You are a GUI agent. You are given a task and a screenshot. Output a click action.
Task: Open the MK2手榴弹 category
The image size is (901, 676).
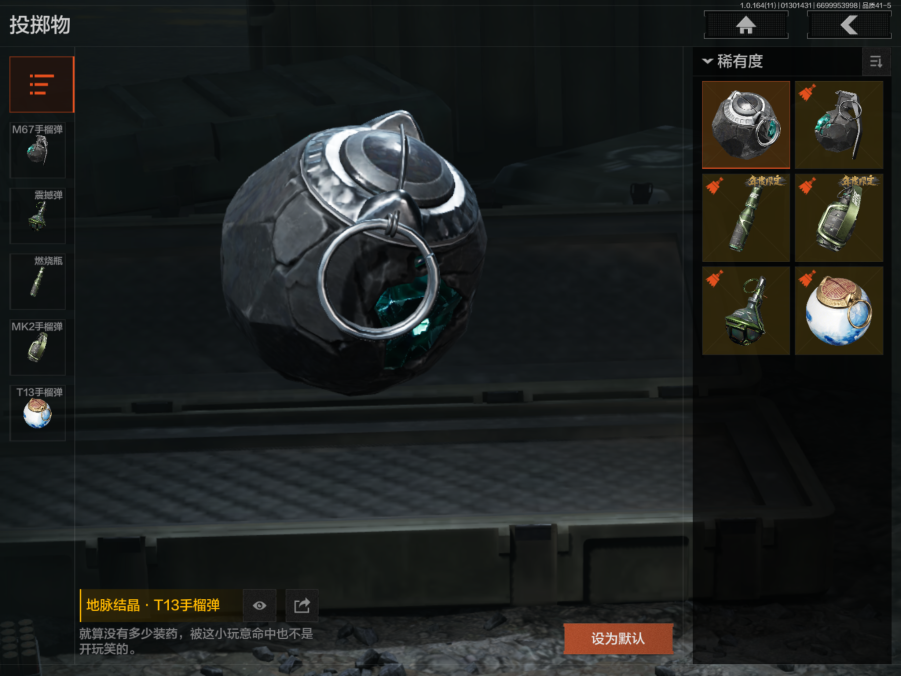[x=38, y=347]
